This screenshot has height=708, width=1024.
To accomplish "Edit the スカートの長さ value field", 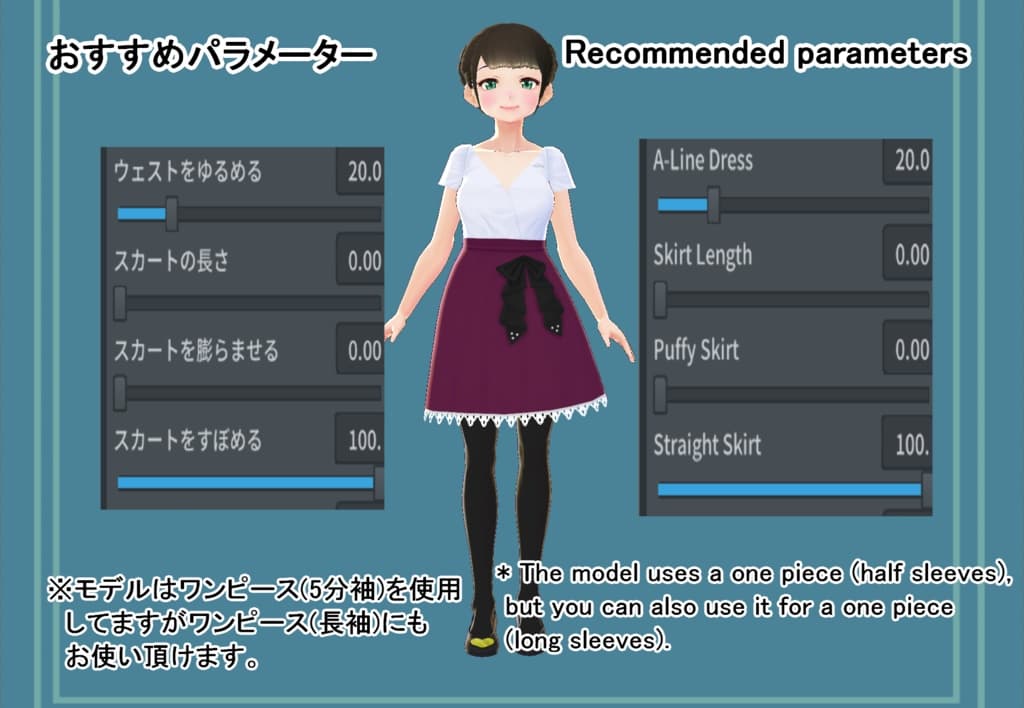I will click(x=362, y=261).
